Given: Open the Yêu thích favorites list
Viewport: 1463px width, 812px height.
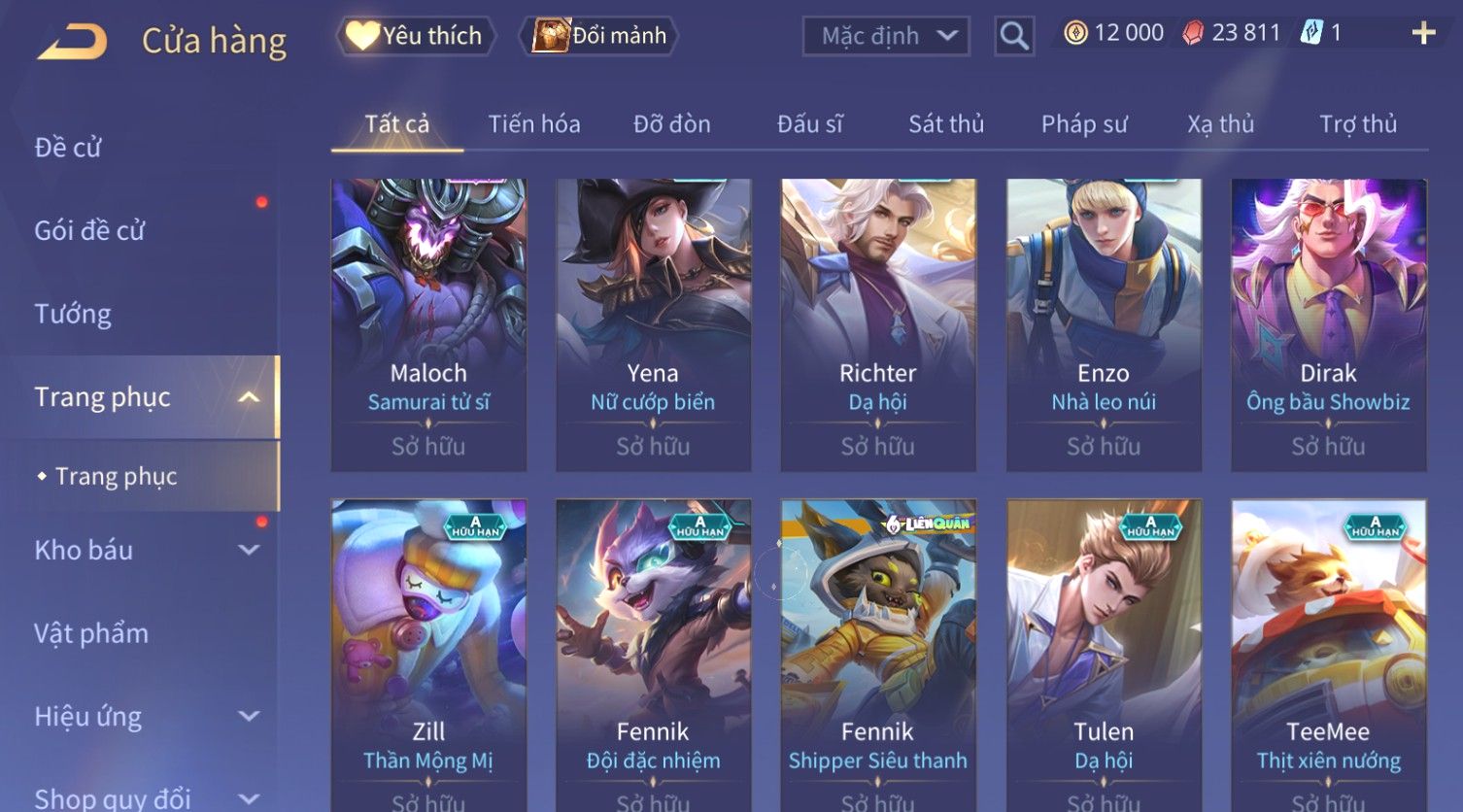Looking at the screenshot, I should coord(416,36).
